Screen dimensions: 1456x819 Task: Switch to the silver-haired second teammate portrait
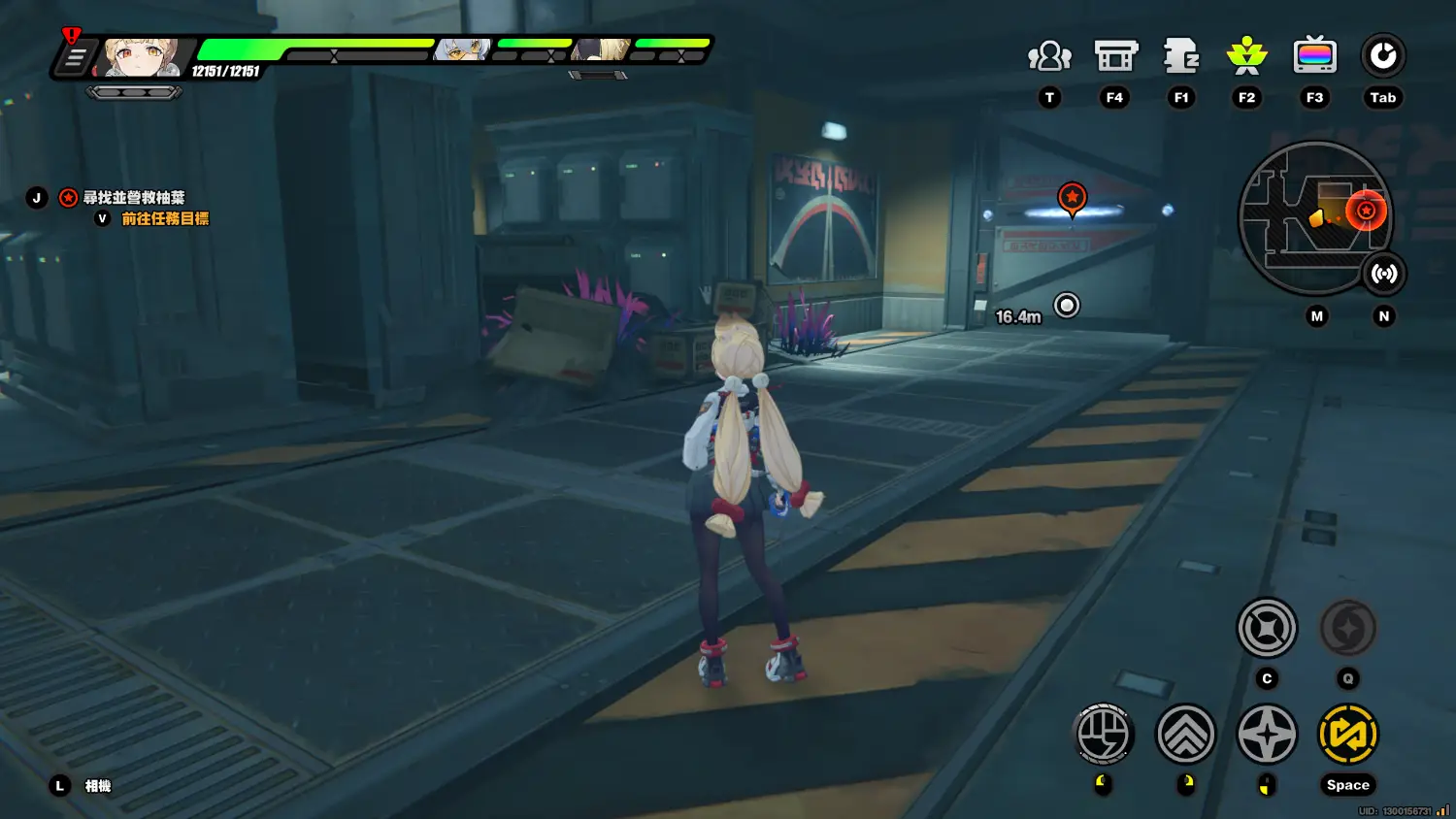(462, 49)
